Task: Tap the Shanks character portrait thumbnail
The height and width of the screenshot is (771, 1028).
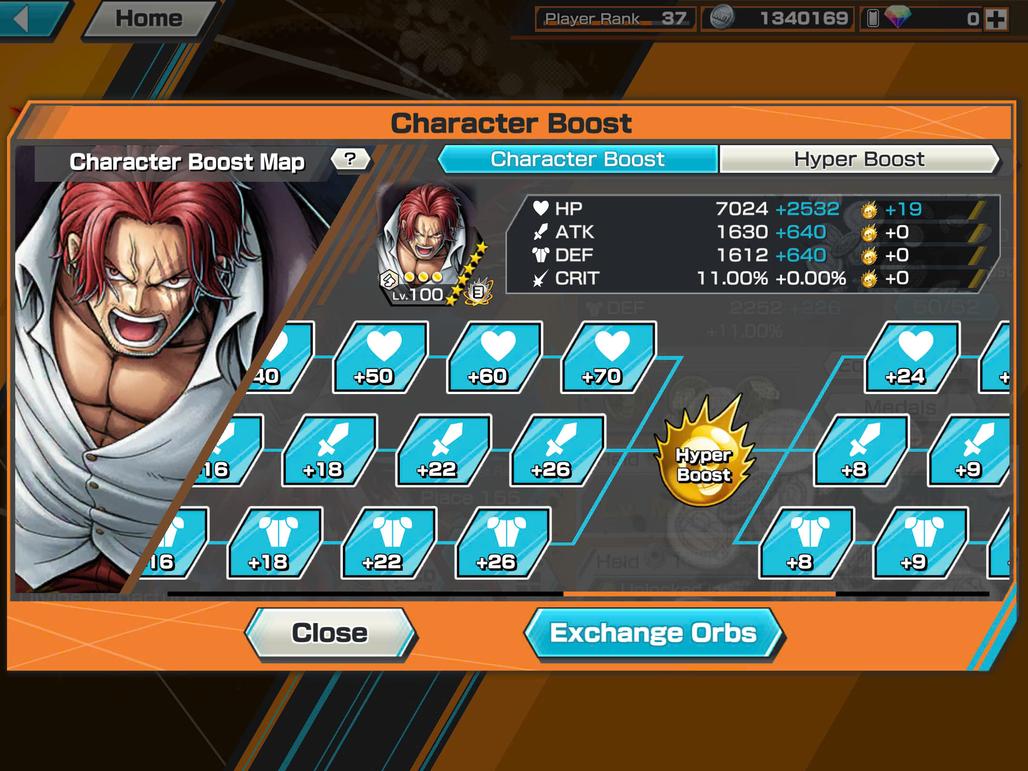Action: 427,245
